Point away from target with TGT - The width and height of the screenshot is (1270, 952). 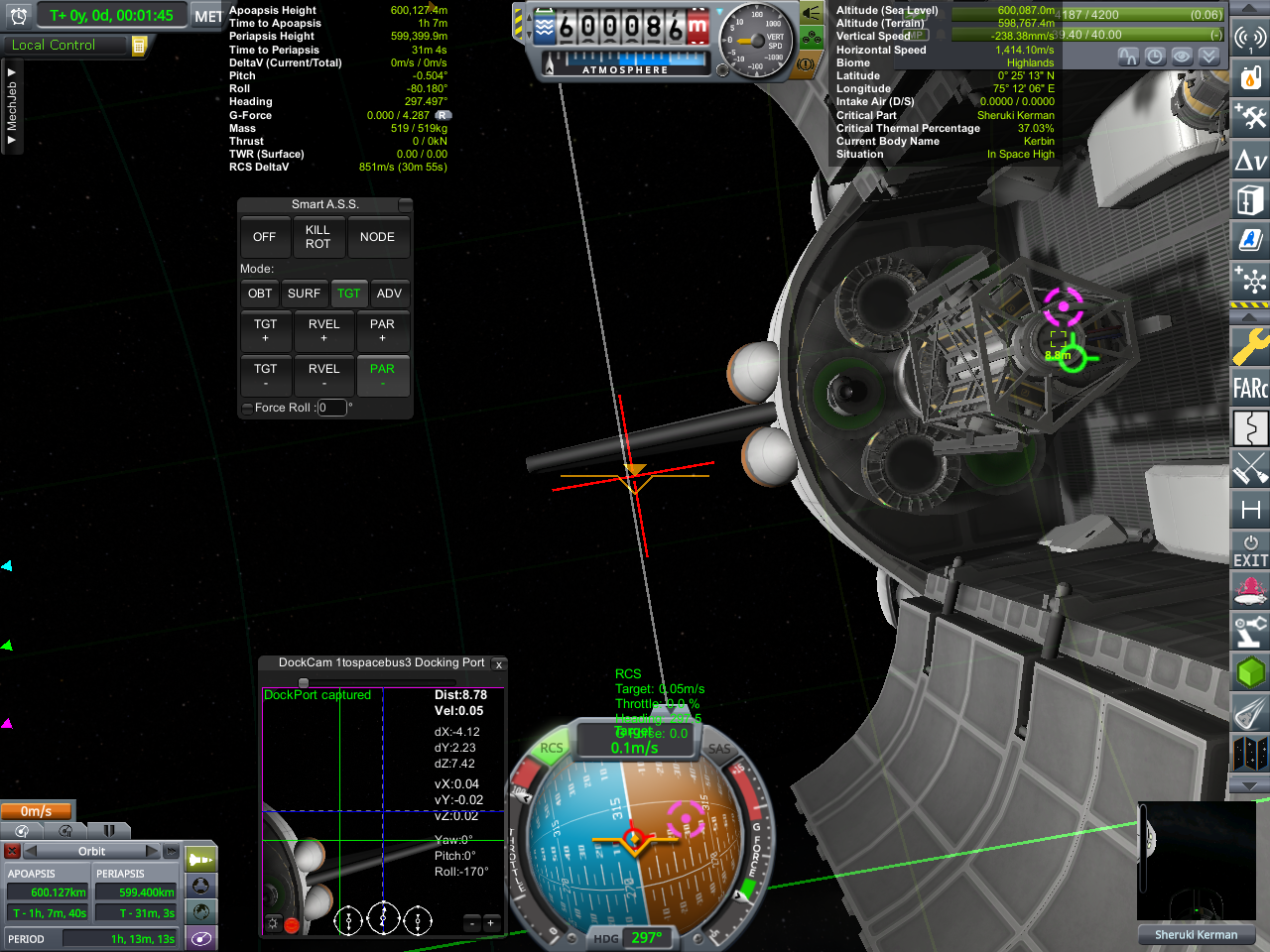point(265,375)
